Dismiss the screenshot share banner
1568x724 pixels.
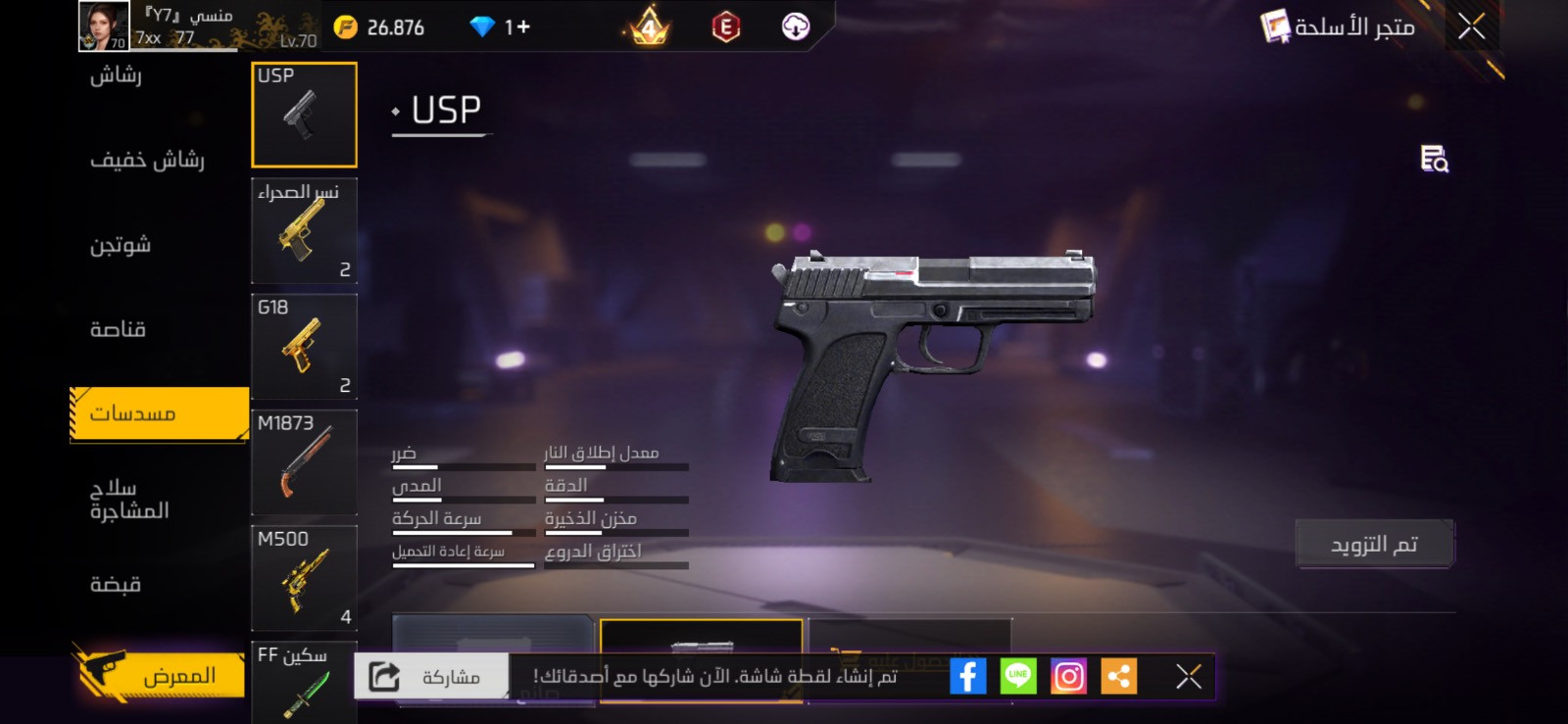click(x=1188, y=675)
